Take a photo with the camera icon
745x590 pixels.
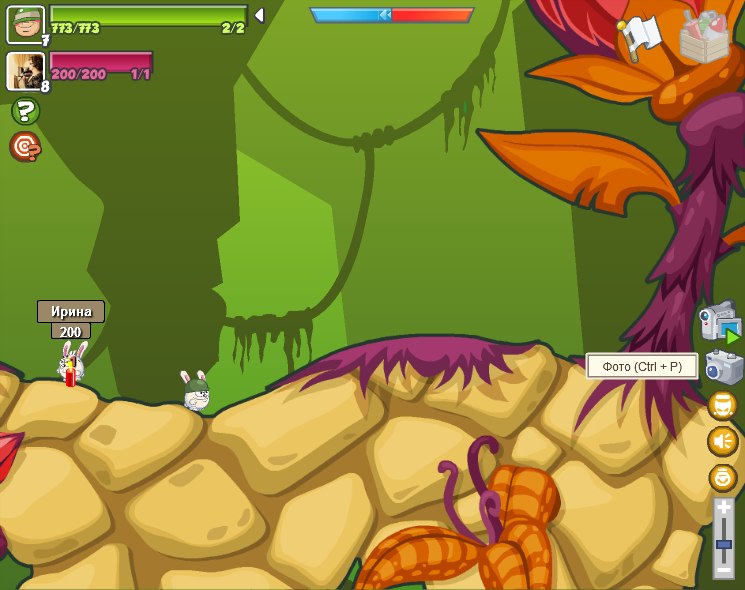(x=723, y=367)
